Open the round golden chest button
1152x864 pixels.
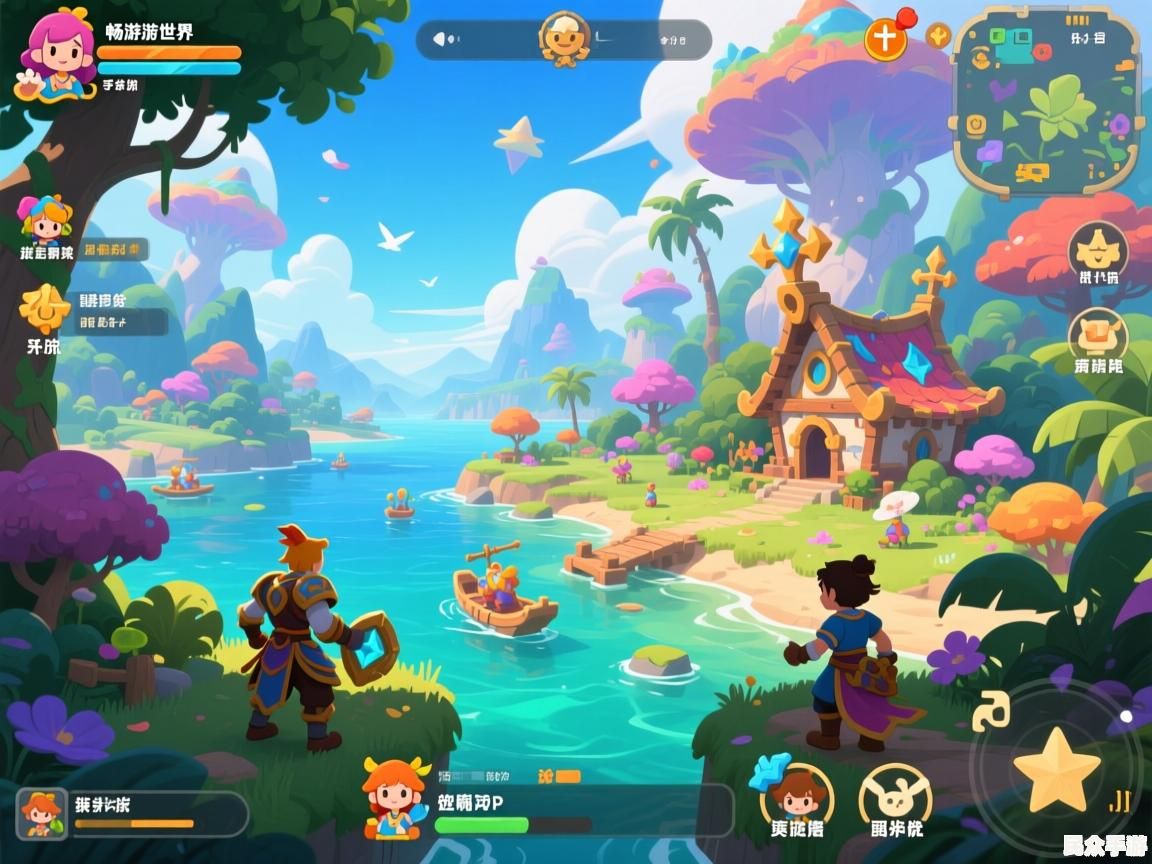pos(1098,335)
